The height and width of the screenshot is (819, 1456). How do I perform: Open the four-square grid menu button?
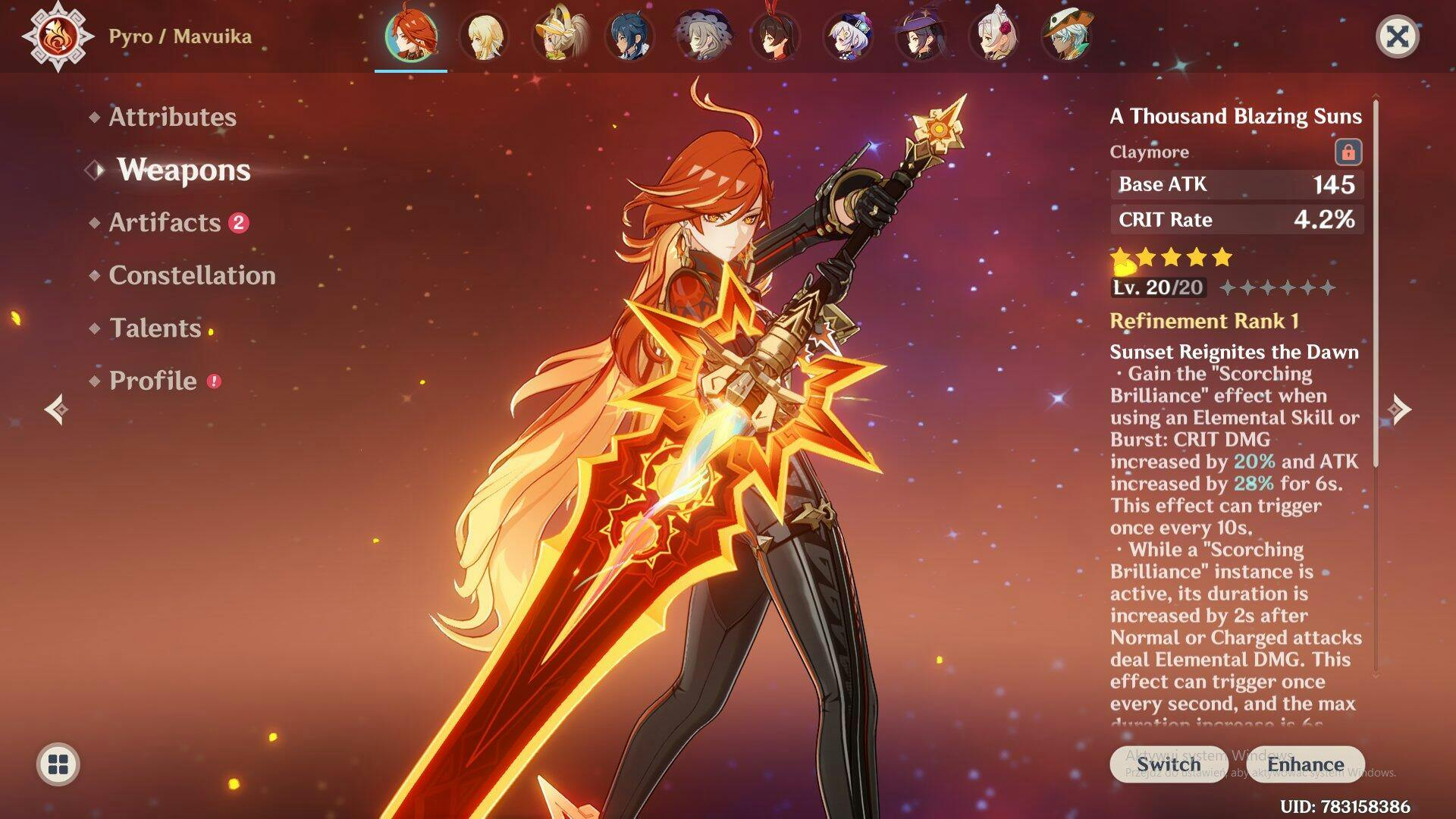coord(58,764)
